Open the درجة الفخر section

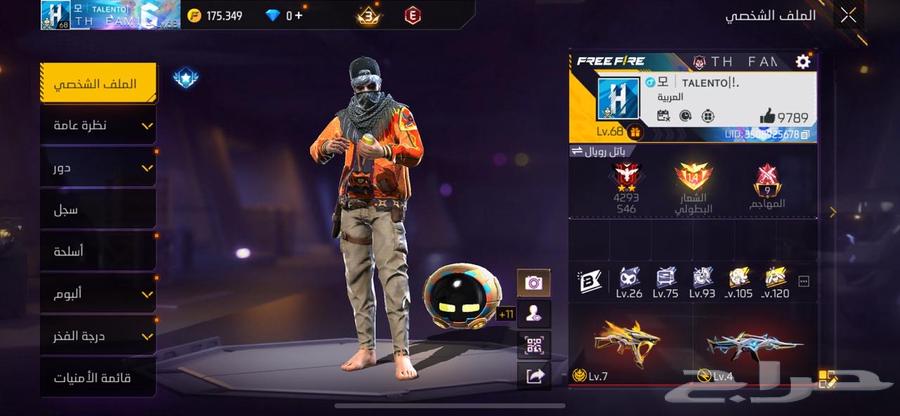[98, 336]
